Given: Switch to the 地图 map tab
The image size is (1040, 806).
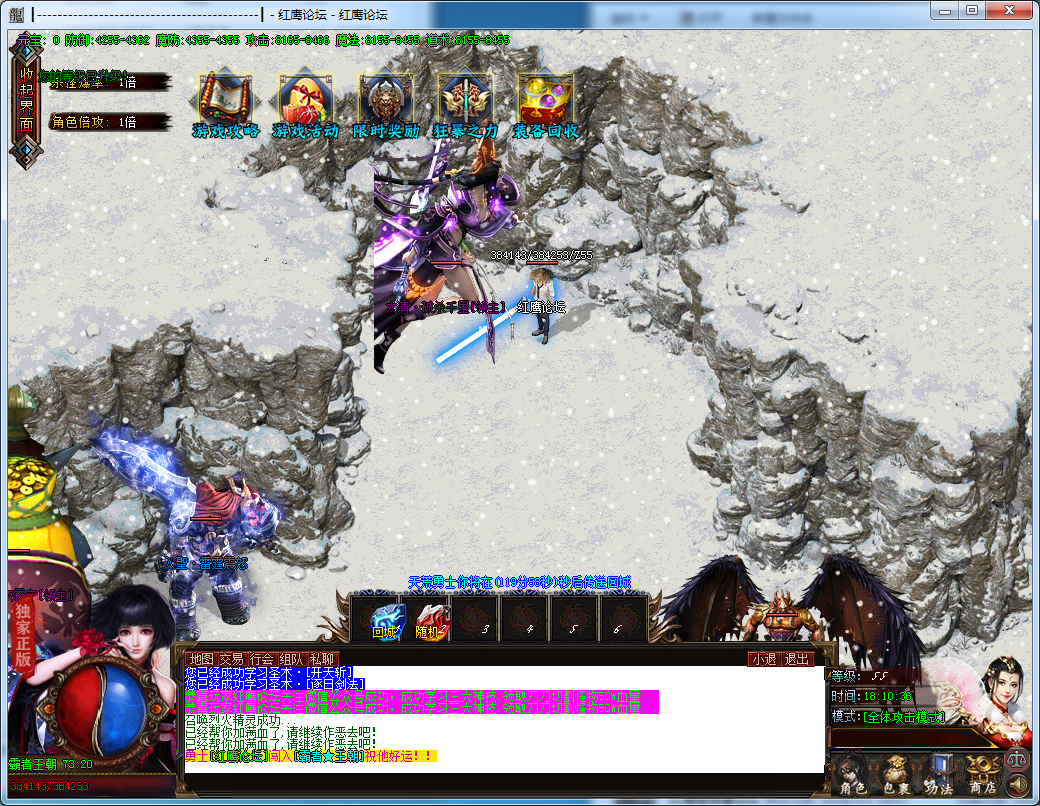Looking at the screenshot, I should (202, 659).
